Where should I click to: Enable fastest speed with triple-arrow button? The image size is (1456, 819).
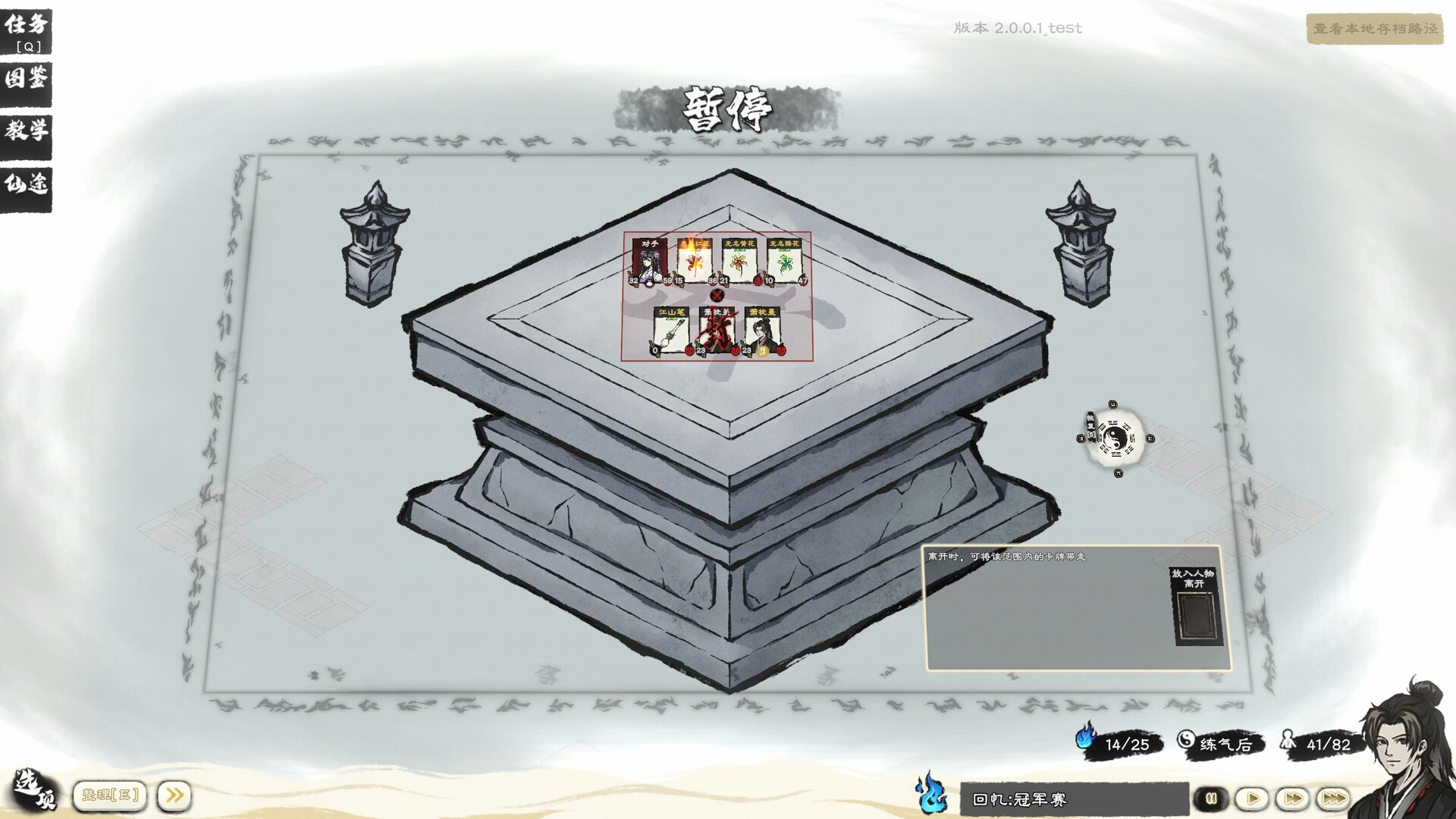(x=1333, y=797)
